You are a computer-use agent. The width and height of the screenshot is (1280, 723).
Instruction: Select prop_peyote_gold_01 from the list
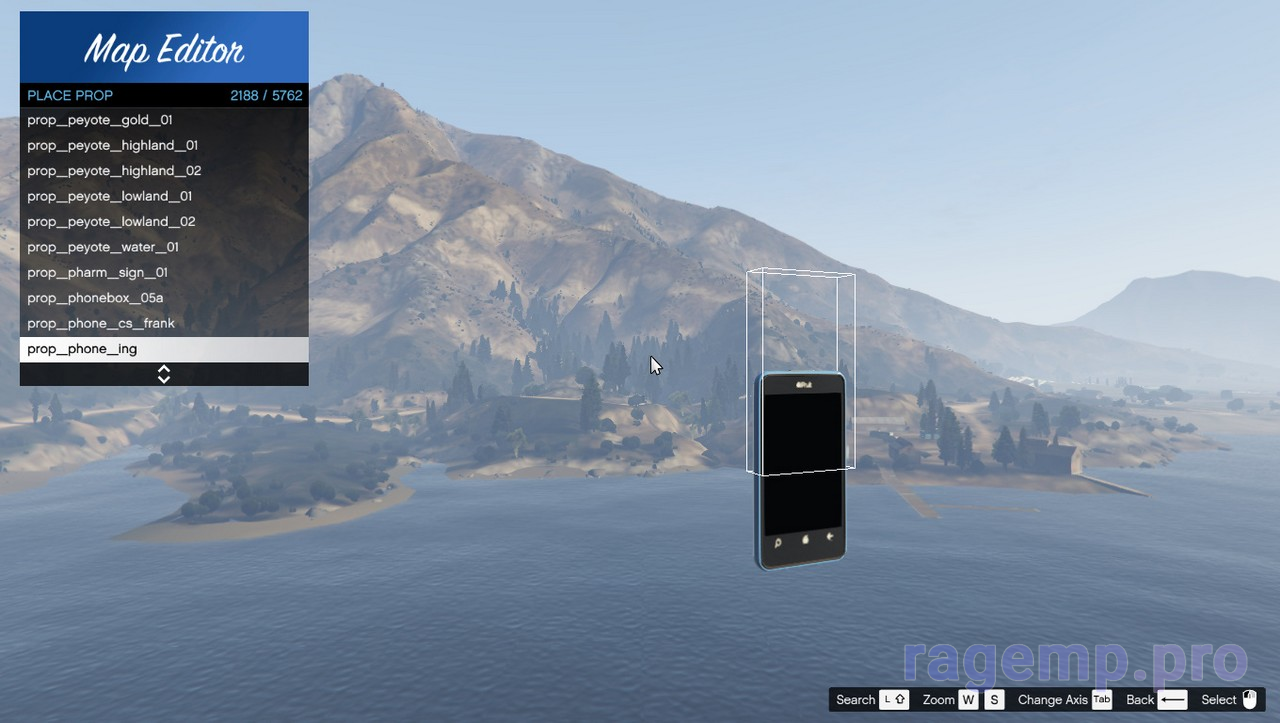(x=100, y=120)
